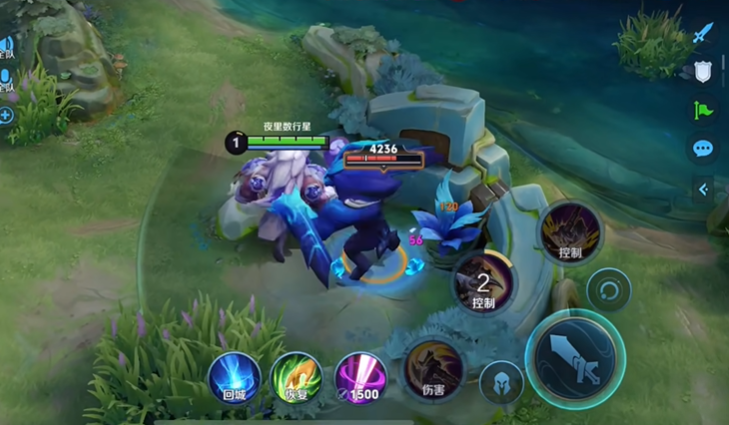The width and height of the screenshot is (729, 425).
Task: Send the blue sword attack signal
Action: coord(703,34)
